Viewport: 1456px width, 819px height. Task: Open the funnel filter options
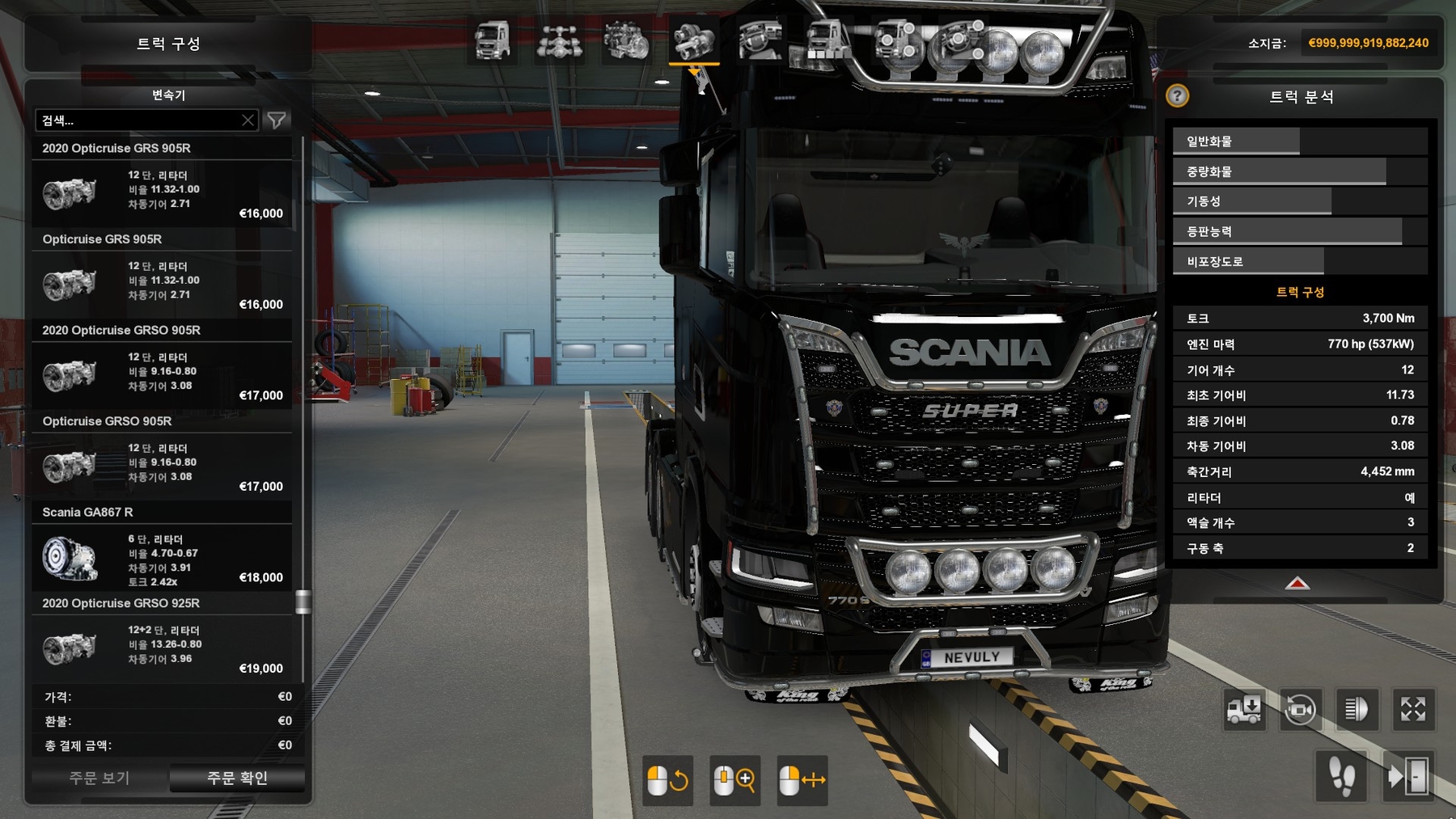pyautogui.click(x=277, y=120)
